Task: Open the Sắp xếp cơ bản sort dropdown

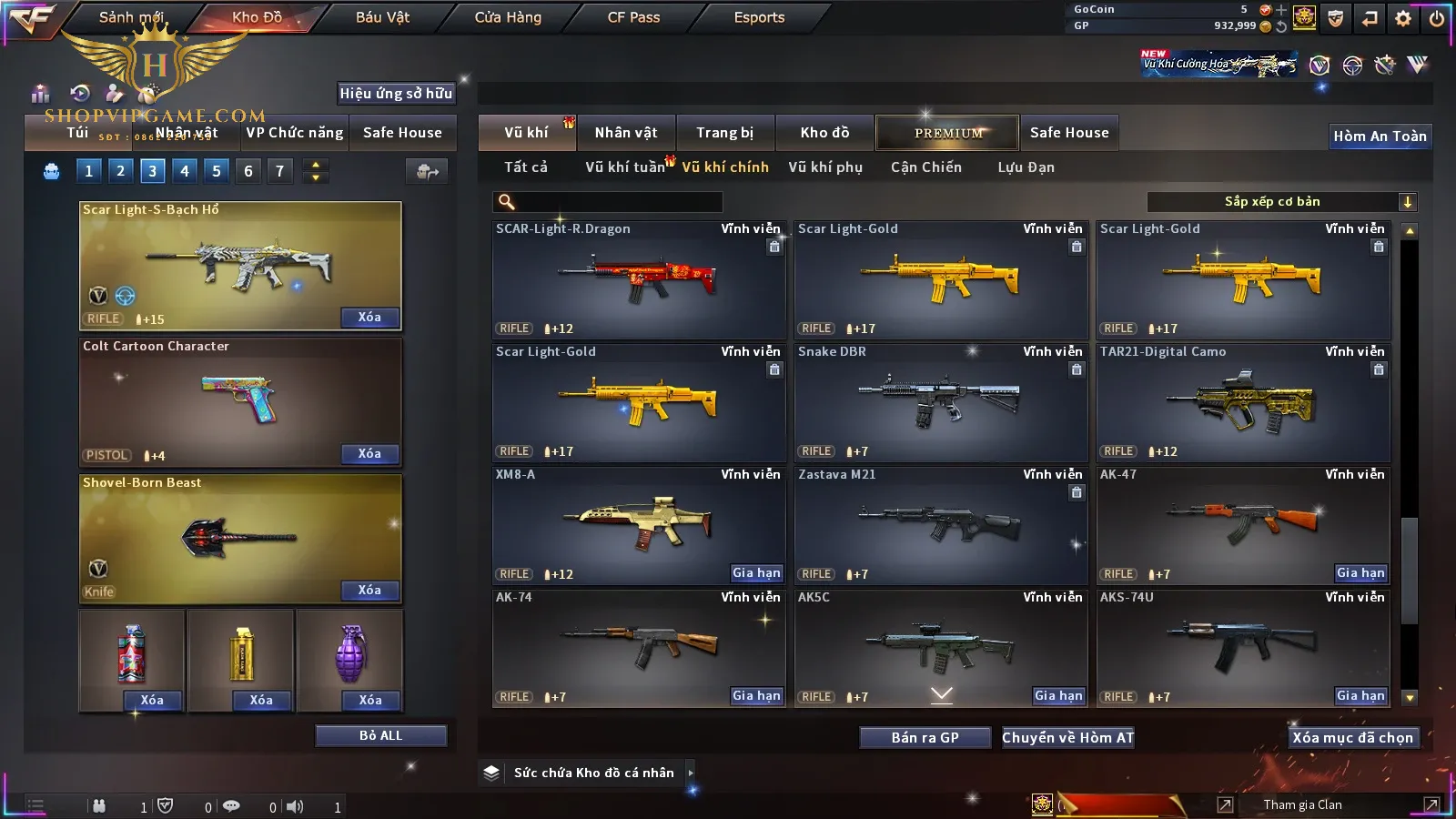Action: pos(1281,202)
